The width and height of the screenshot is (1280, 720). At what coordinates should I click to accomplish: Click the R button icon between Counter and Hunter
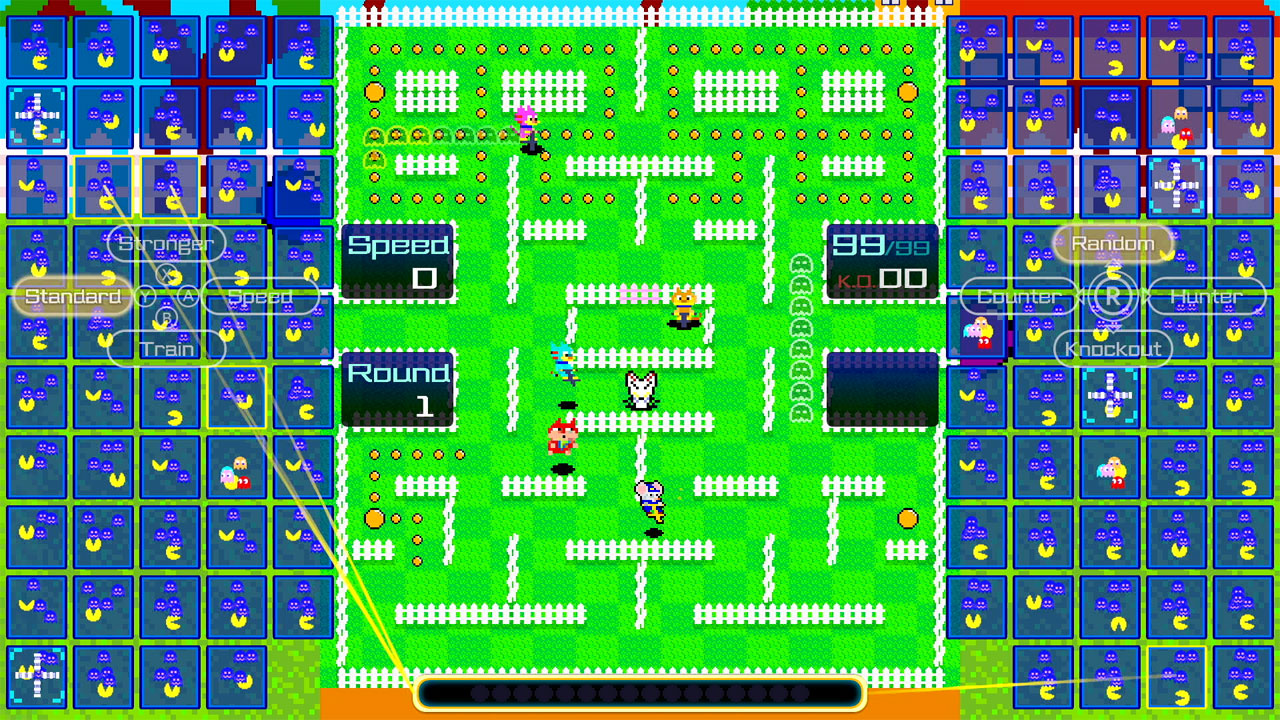click(1112, 296)
